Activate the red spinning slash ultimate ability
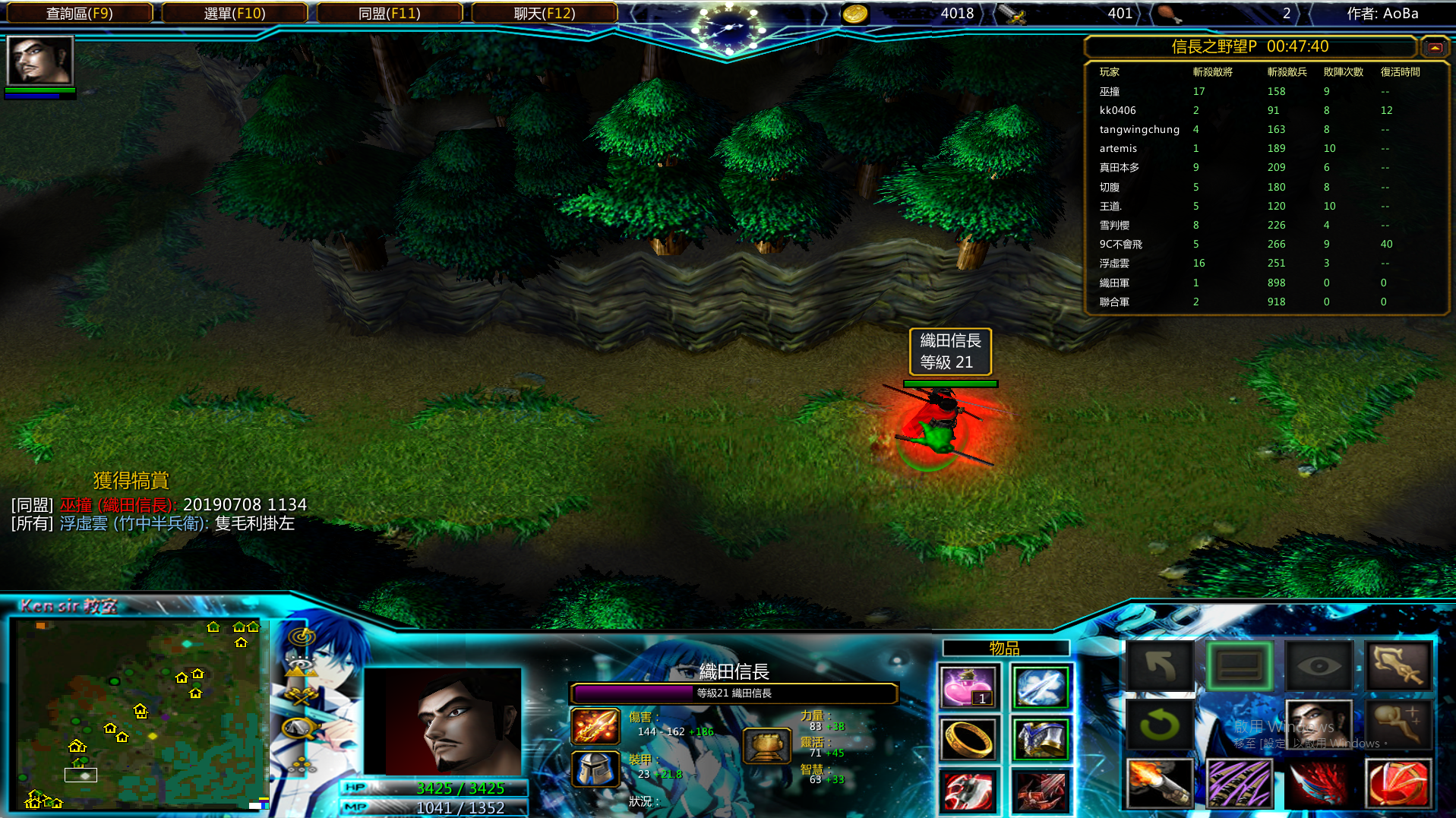Image resolution: width=1456 pixels, height=818 pixels. point(1398,783)
